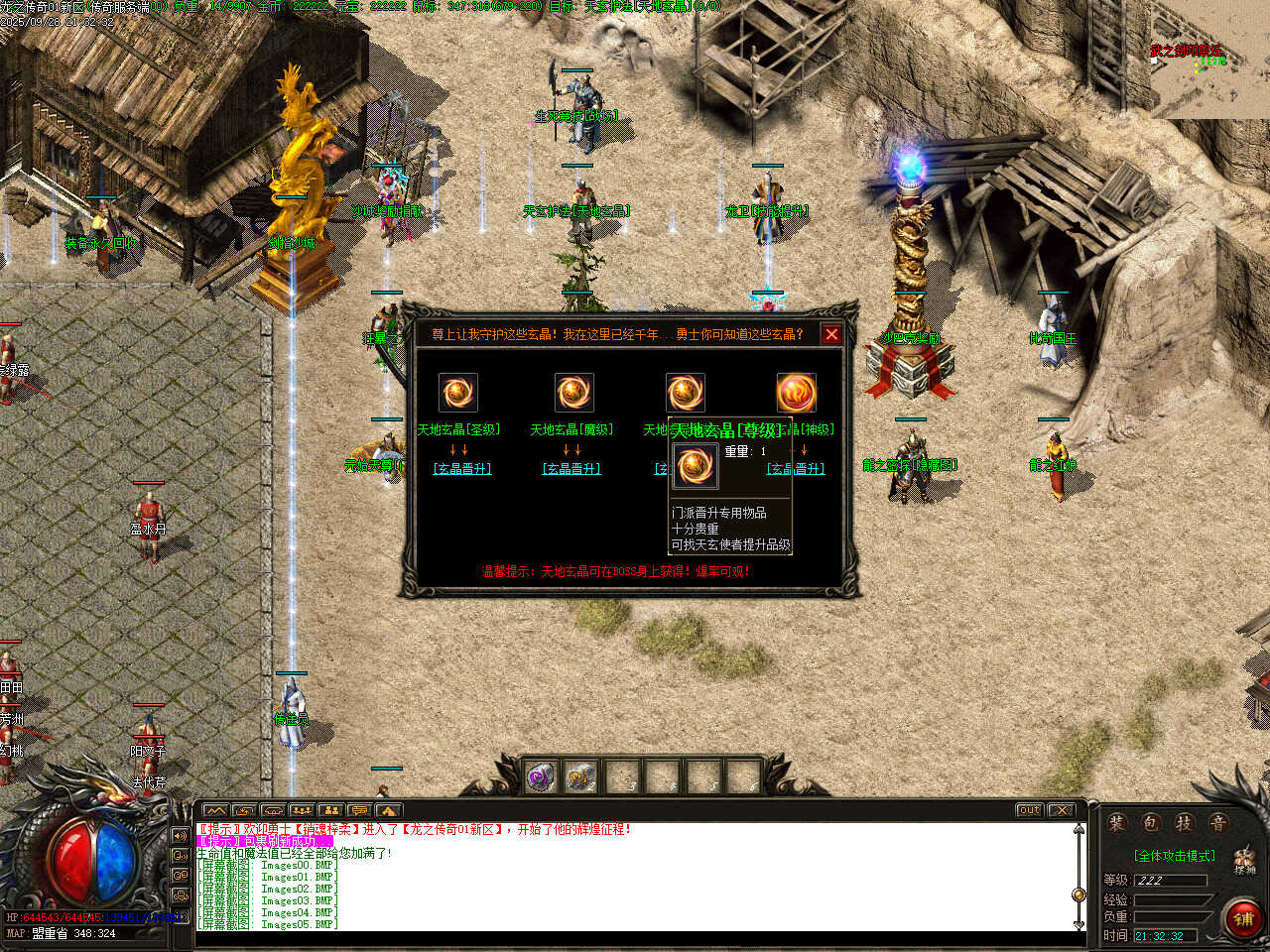Screen dimensions: 1270x952
Task: Click the X button above chat box
Action: point(1061,810)
